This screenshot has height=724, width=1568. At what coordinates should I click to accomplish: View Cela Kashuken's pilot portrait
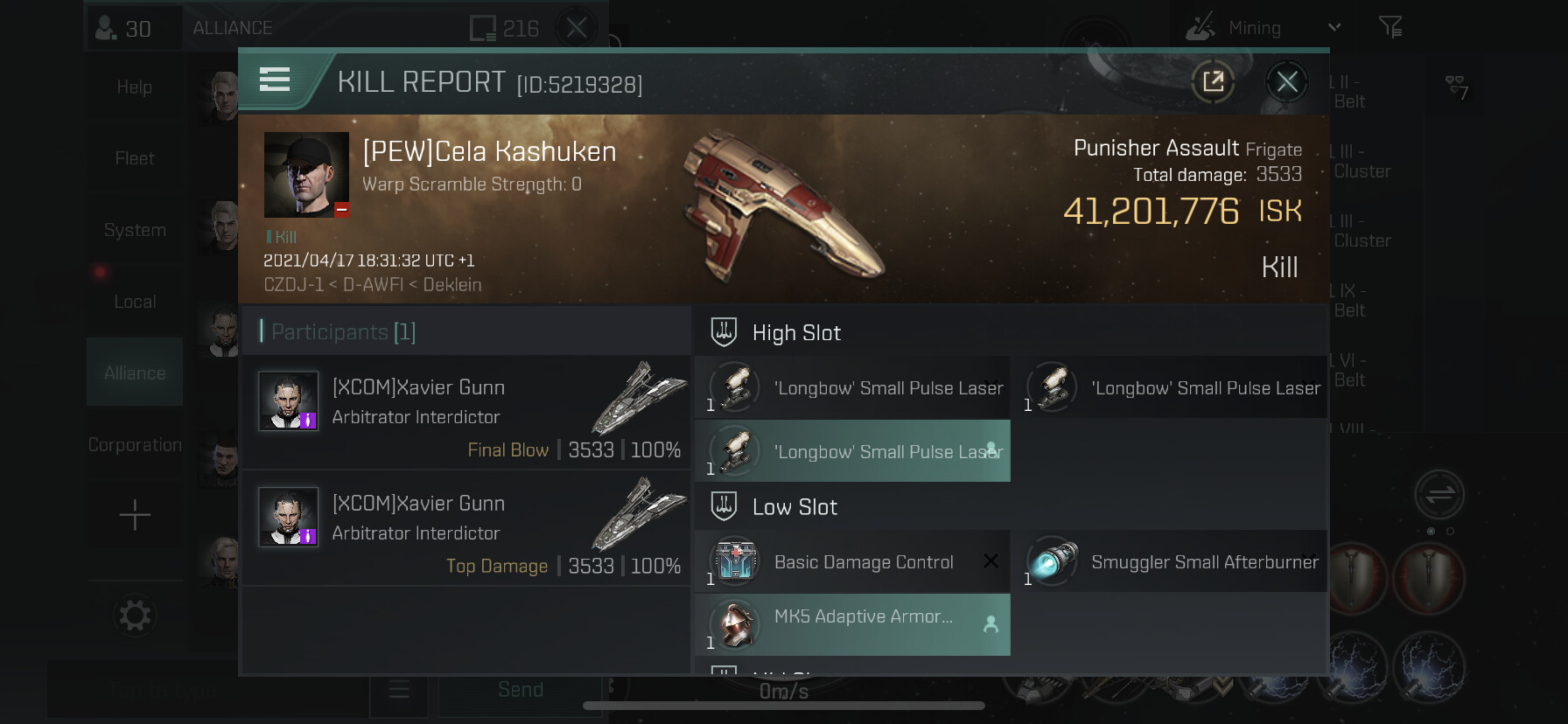[x=306, y=174]
